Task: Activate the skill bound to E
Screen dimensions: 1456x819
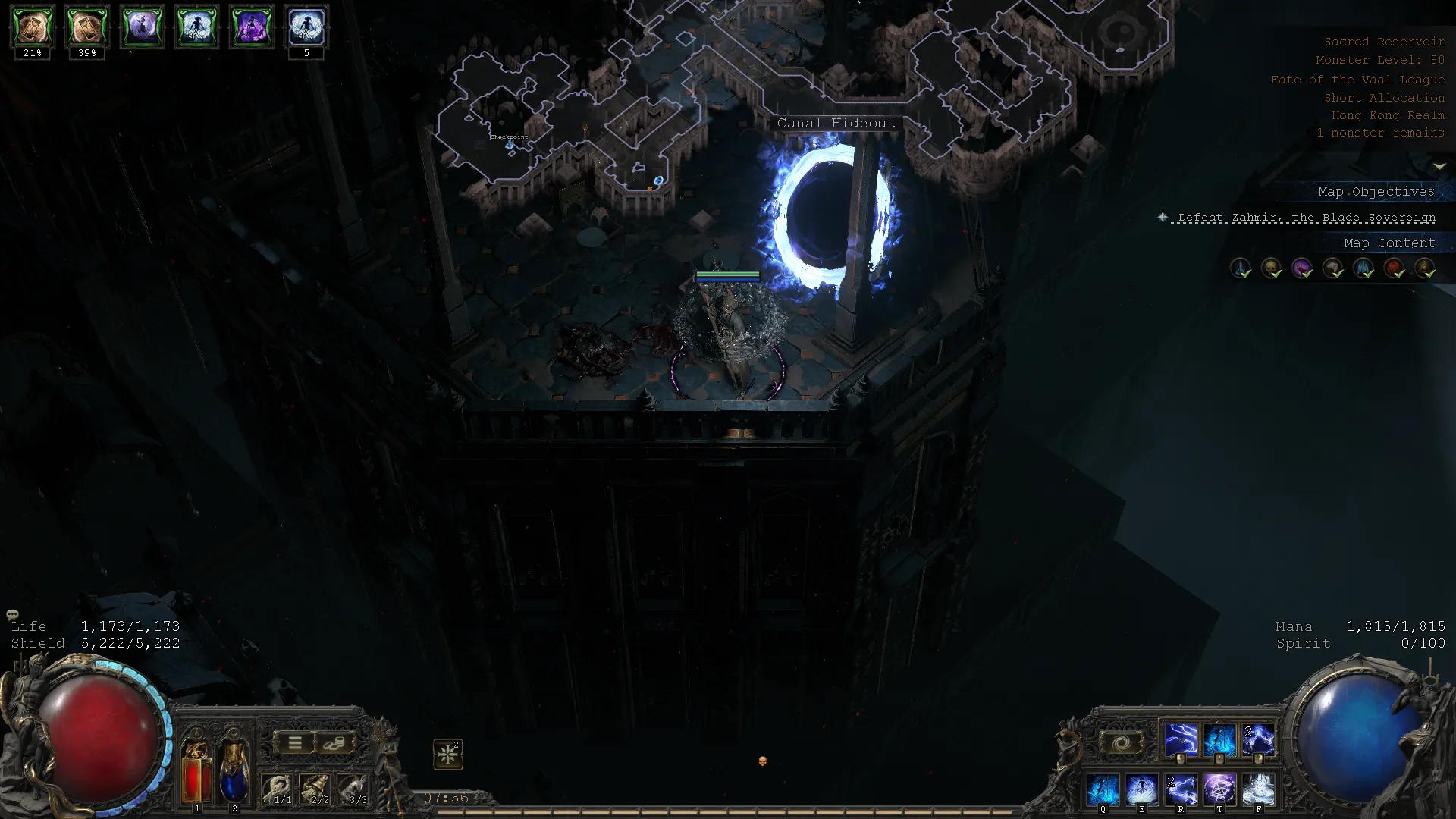Action: (1142, 789)
